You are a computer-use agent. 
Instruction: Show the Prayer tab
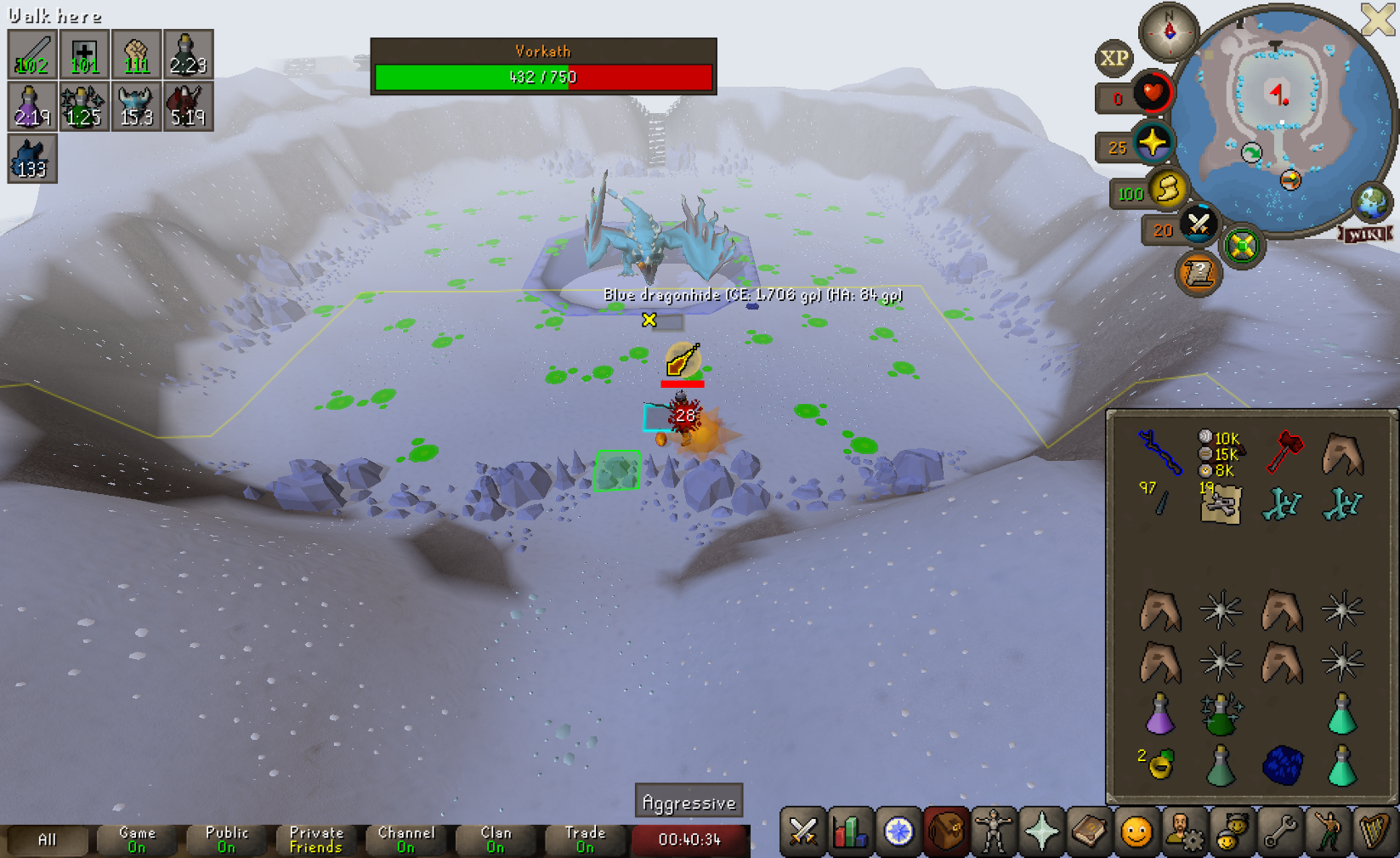1041,832
